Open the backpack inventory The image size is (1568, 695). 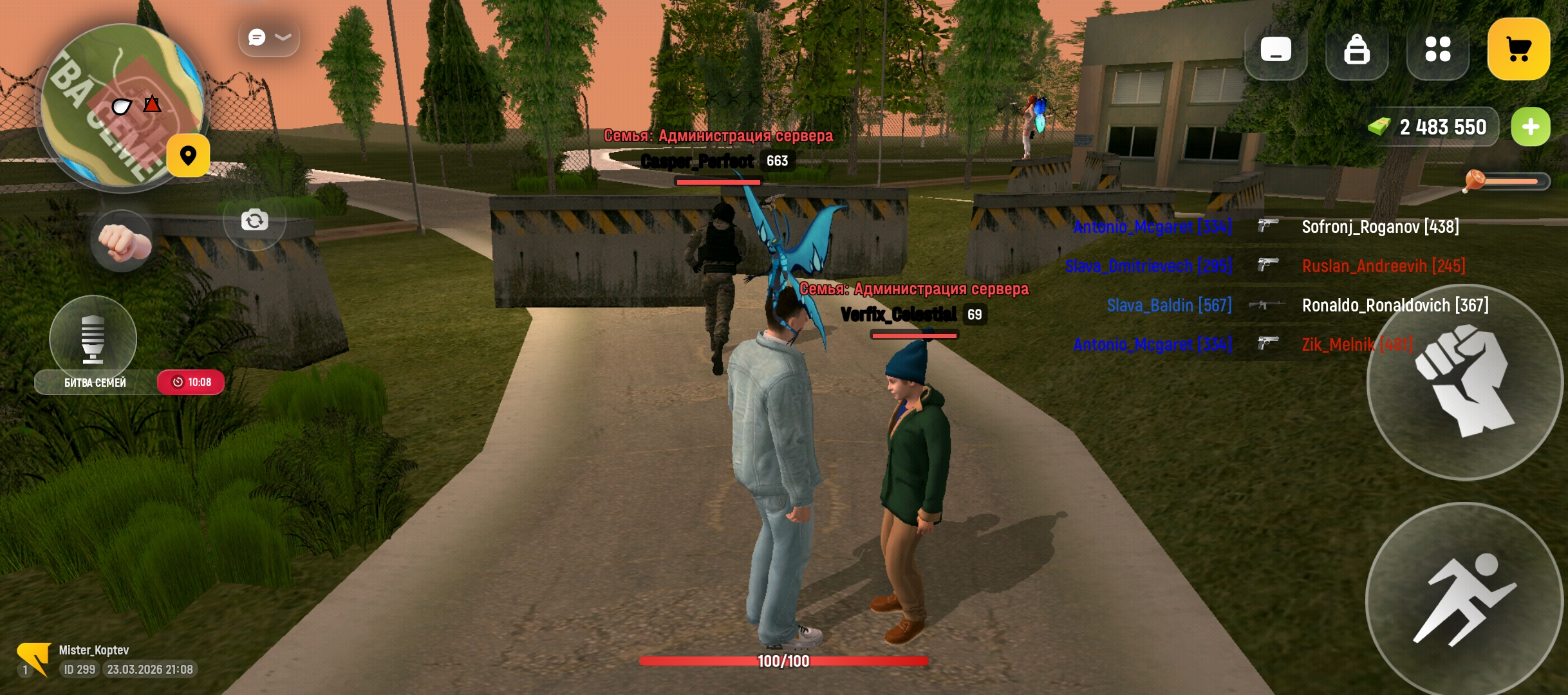pos(1357,50)
